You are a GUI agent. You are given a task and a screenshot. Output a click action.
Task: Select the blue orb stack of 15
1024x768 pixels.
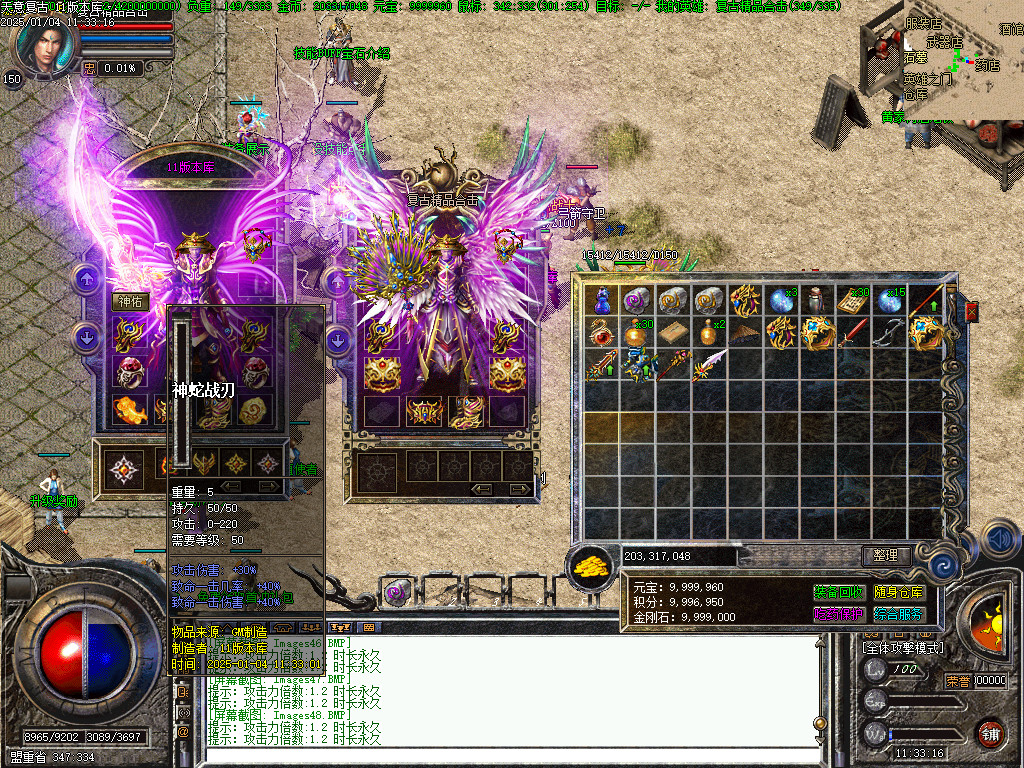(x=888, y=299)
